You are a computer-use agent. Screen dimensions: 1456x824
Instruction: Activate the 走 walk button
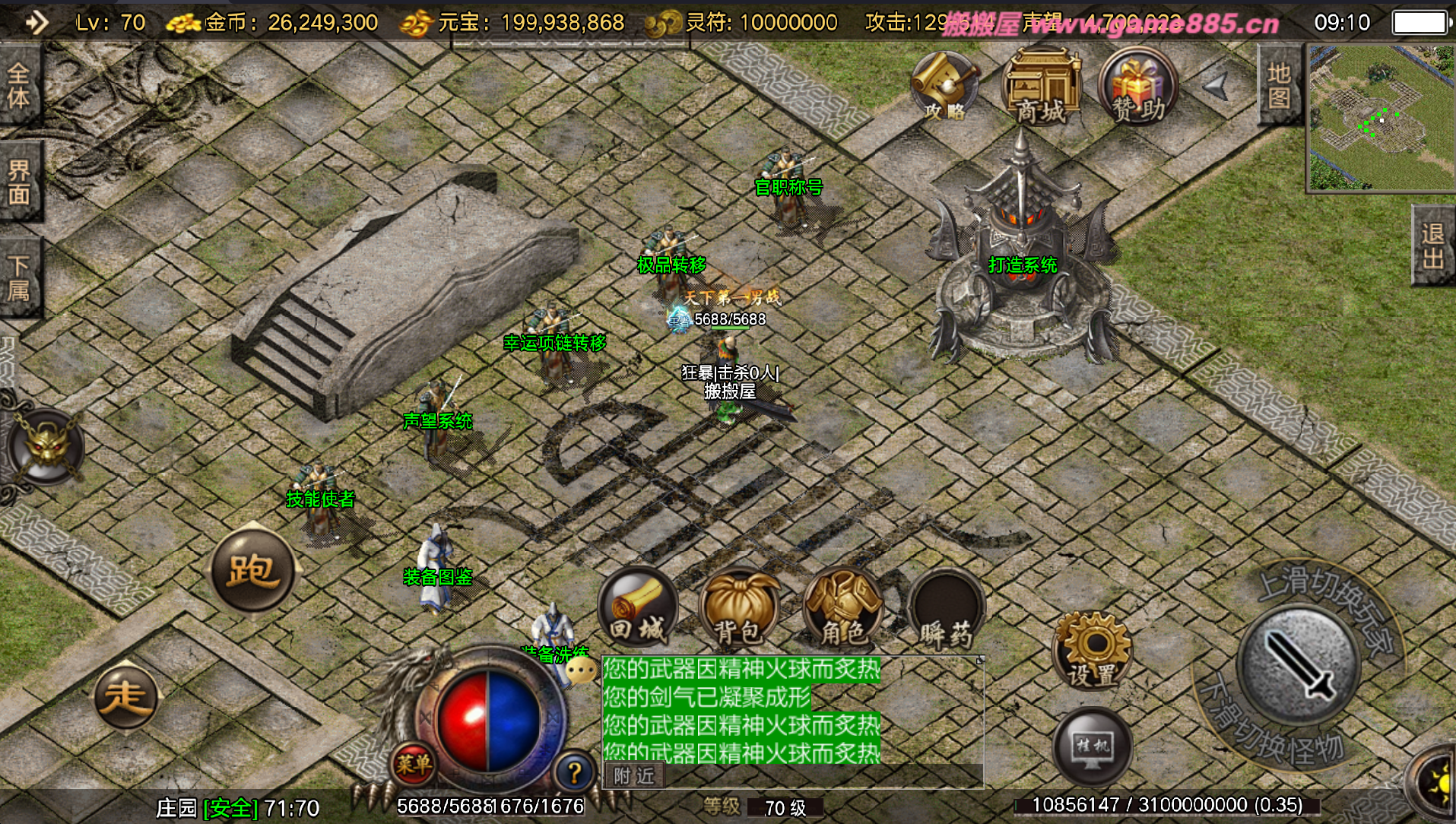coord(125,696)
